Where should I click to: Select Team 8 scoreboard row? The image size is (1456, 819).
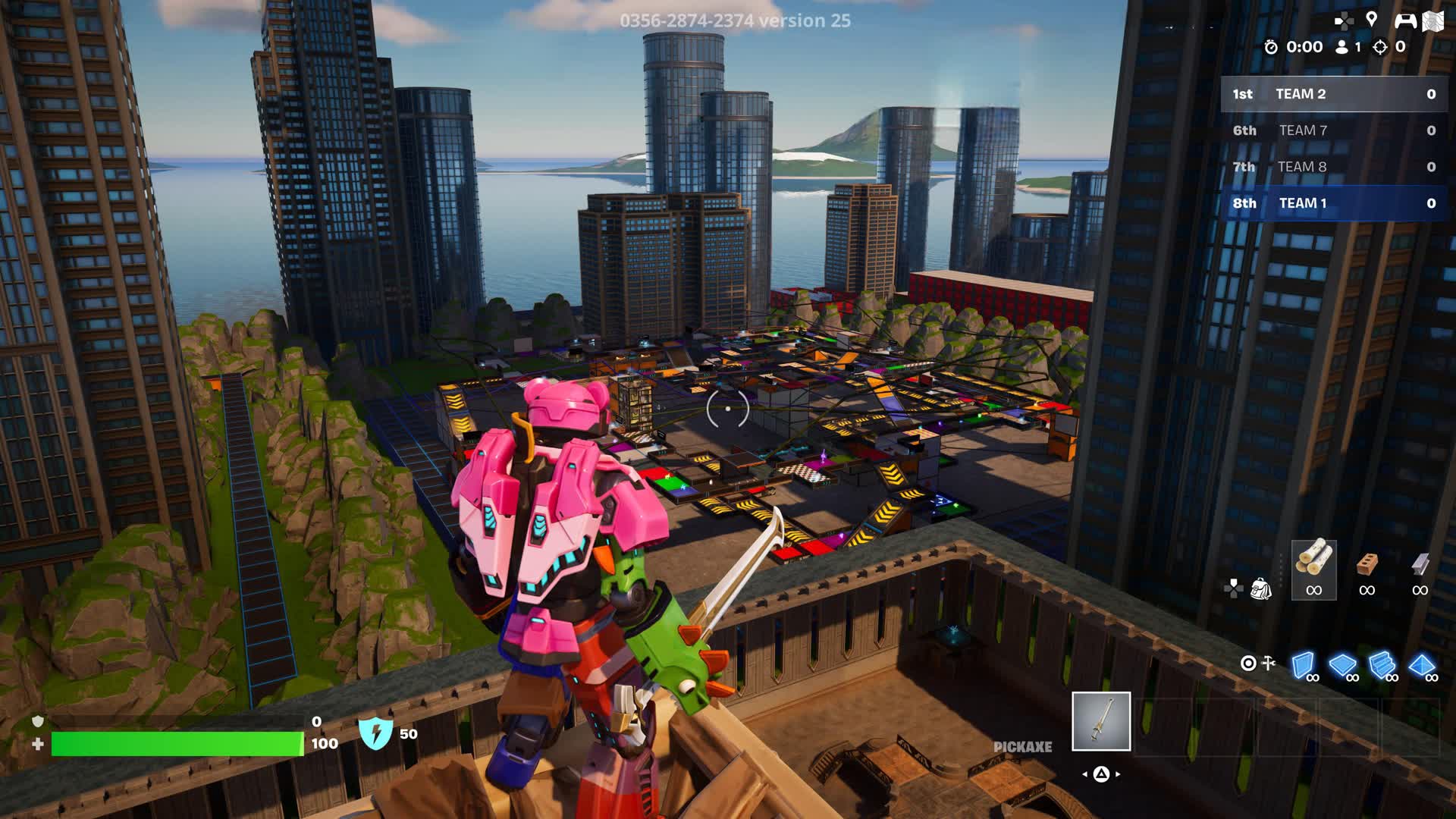1333,167
